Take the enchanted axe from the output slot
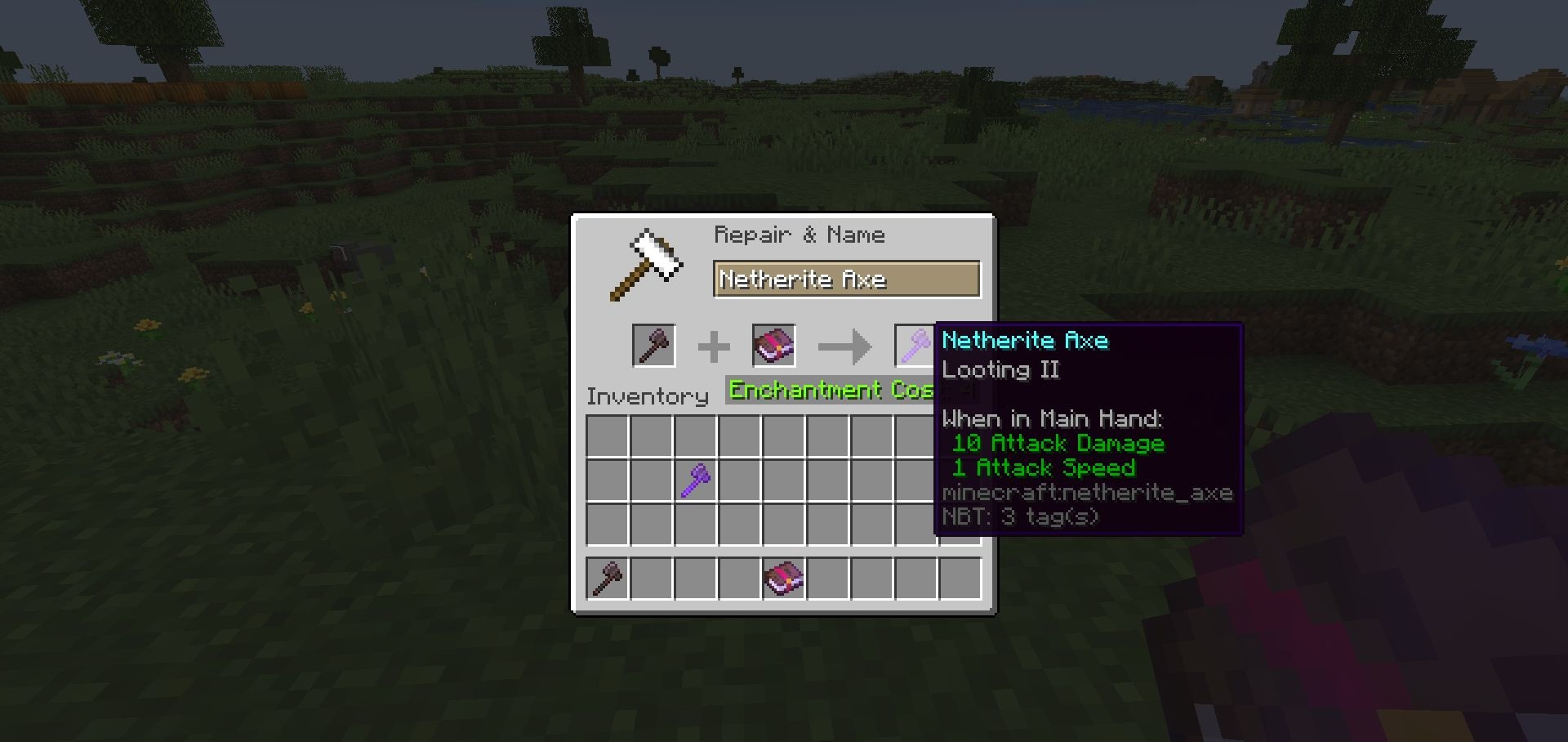This screenshot has height=742, width=1568. [915, 346]
